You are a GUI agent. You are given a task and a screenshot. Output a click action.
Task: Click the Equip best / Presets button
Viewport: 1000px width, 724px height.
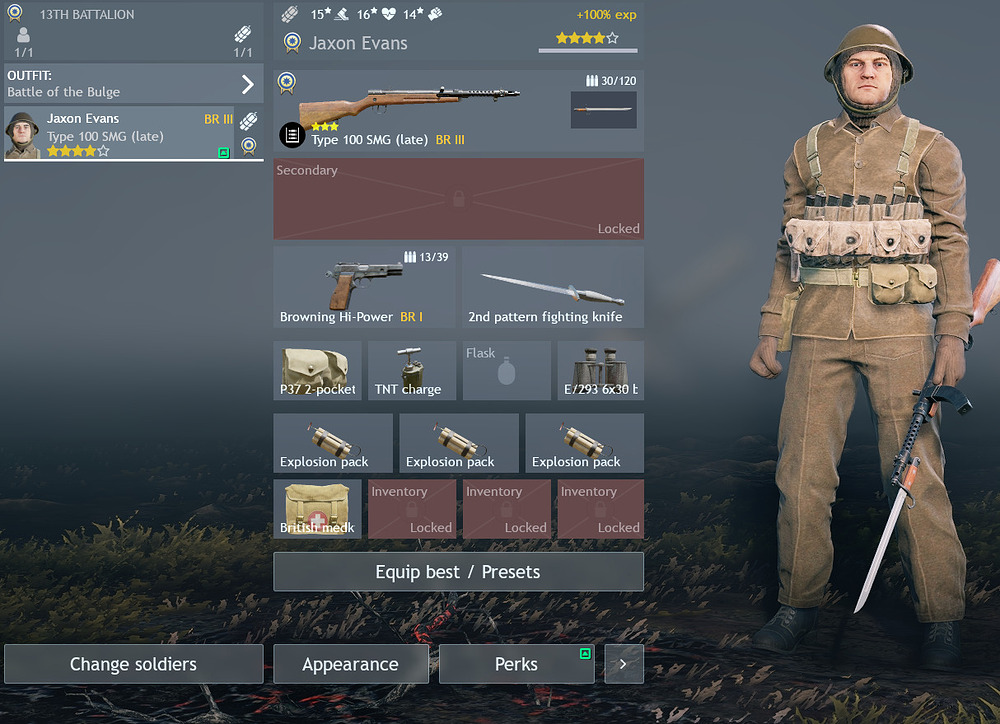tap(458, 572)
